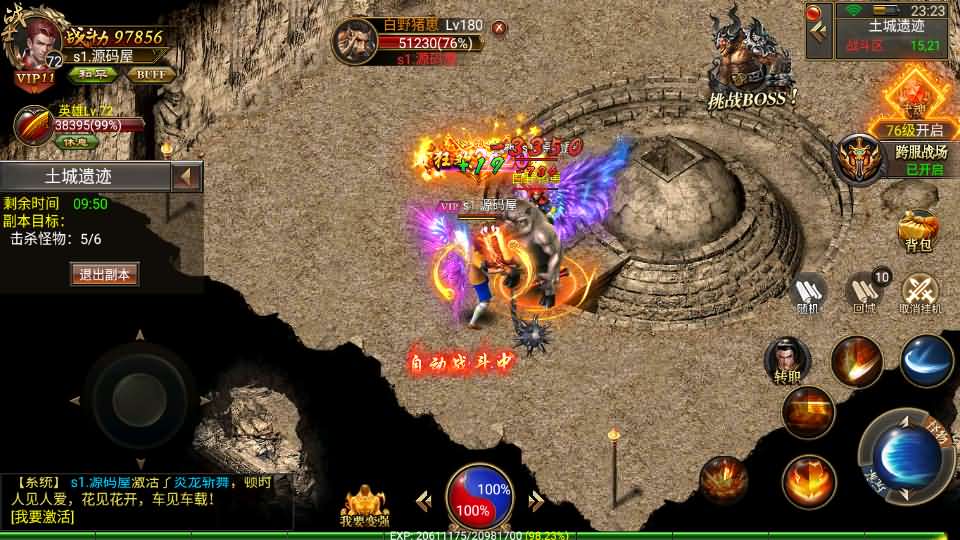Use the 回城 return-to-town scroll
Image resolution: width=960 pixels, height=540 pixels.
pyautogui.click(x=864, y=294)
